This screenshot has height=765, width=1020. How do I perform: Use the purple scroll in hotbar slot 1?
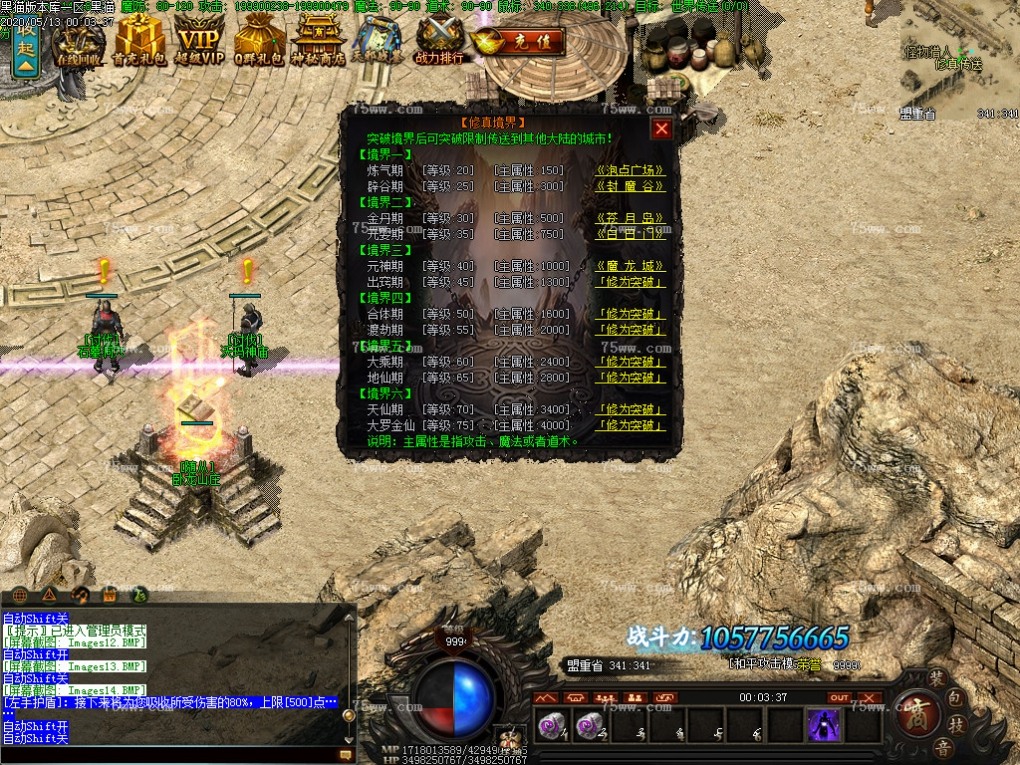551,725
